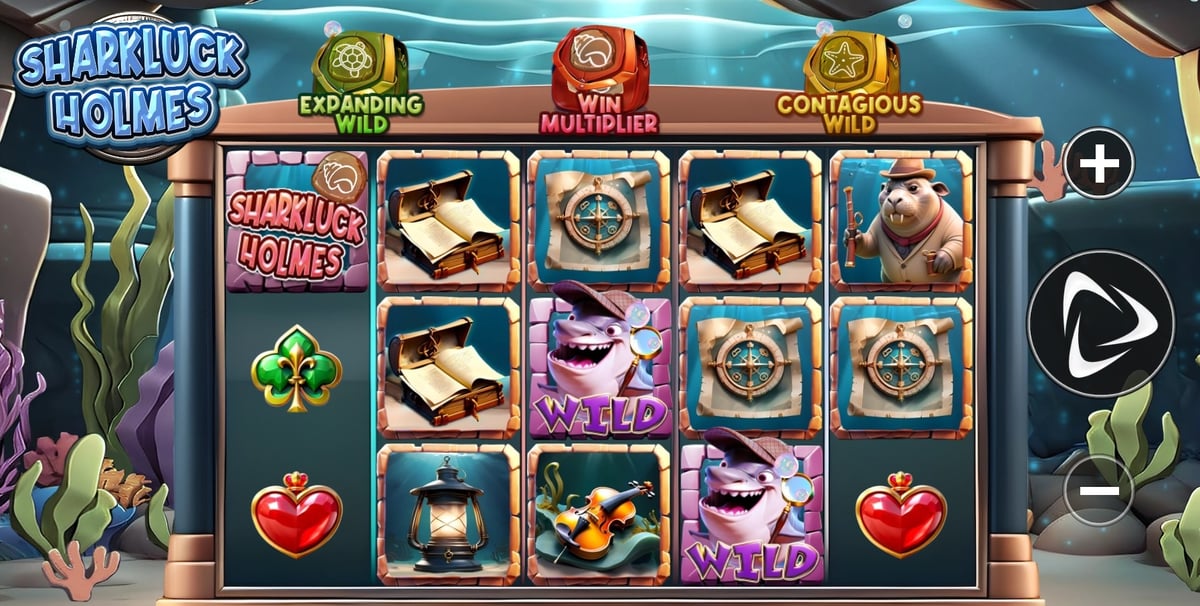Decrease the bet with the minus button

coord(1099,490)
